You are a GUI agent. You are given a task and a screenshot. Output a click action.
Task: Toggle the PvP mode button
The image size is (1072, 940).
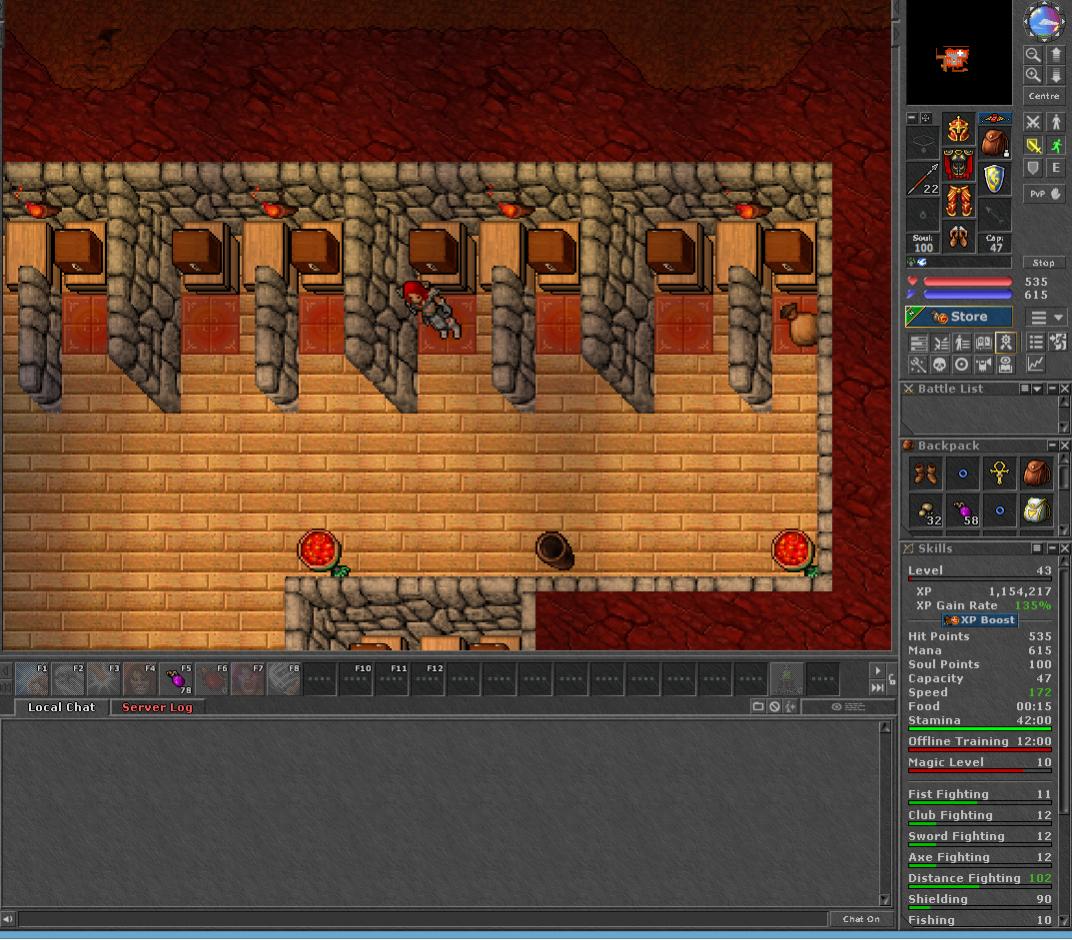tap(1043, 194)
